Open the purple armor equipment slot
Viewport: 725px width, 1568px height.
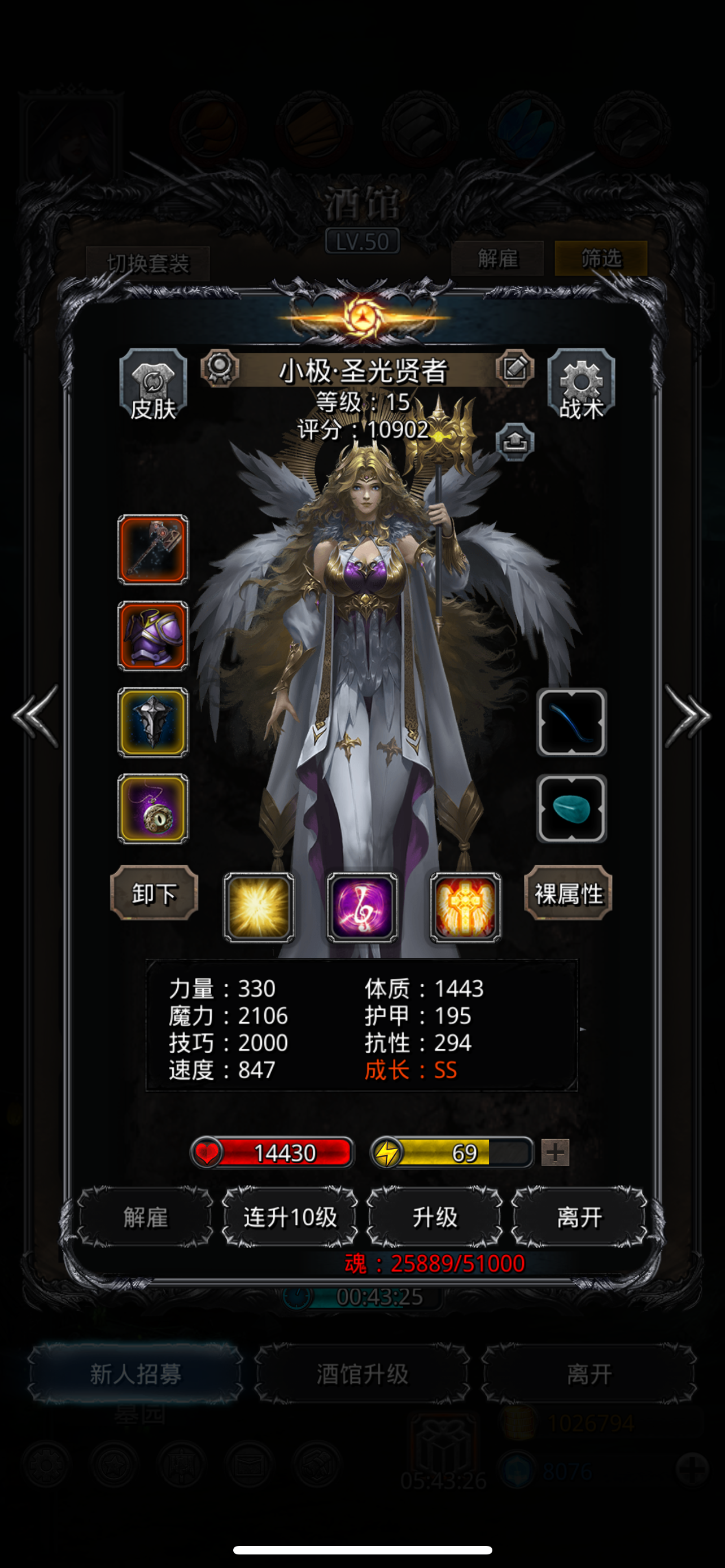point(153,636)
